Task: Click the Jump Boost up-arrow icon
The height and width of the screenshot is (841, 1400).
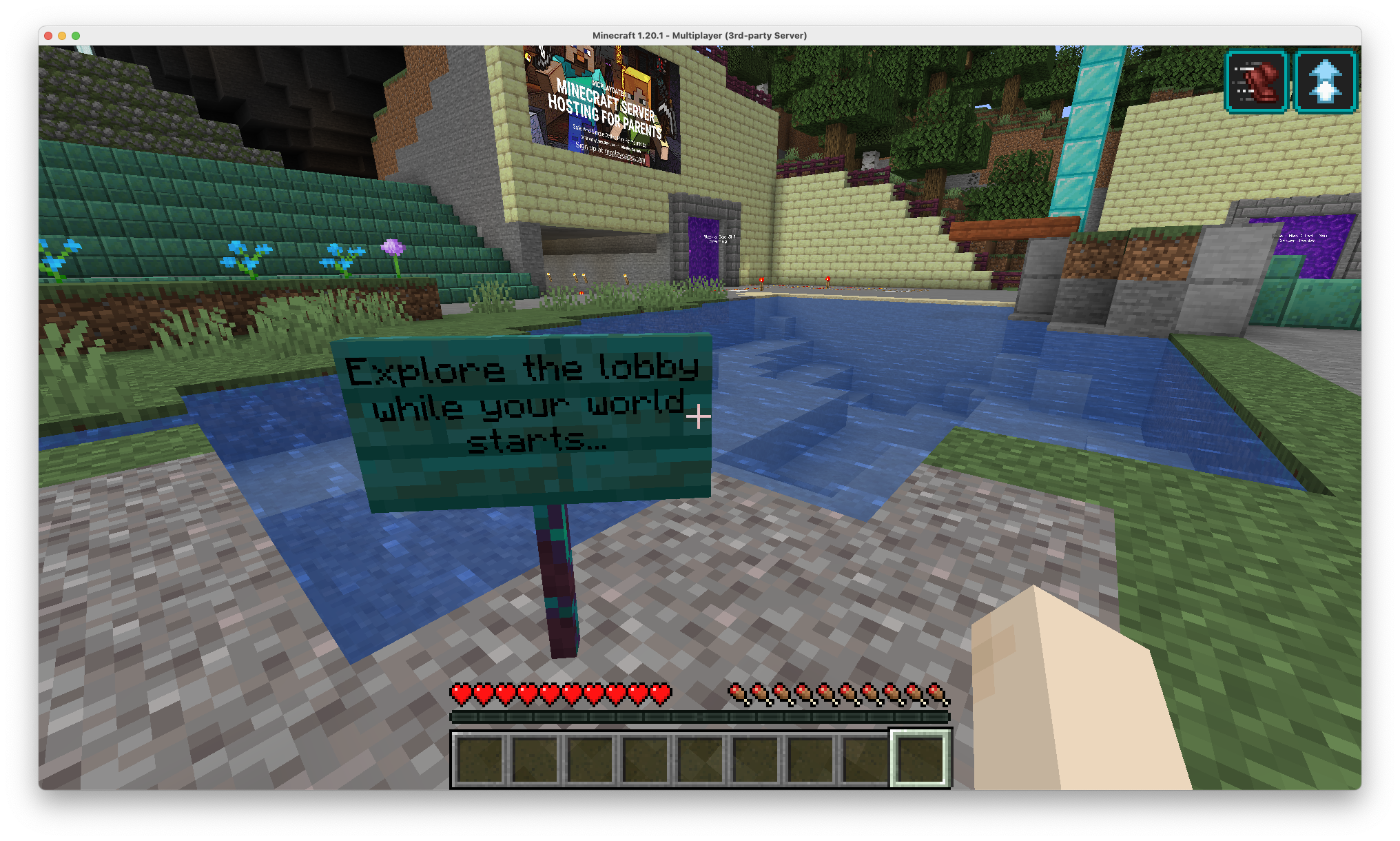Action: (x=1325, y=82)
